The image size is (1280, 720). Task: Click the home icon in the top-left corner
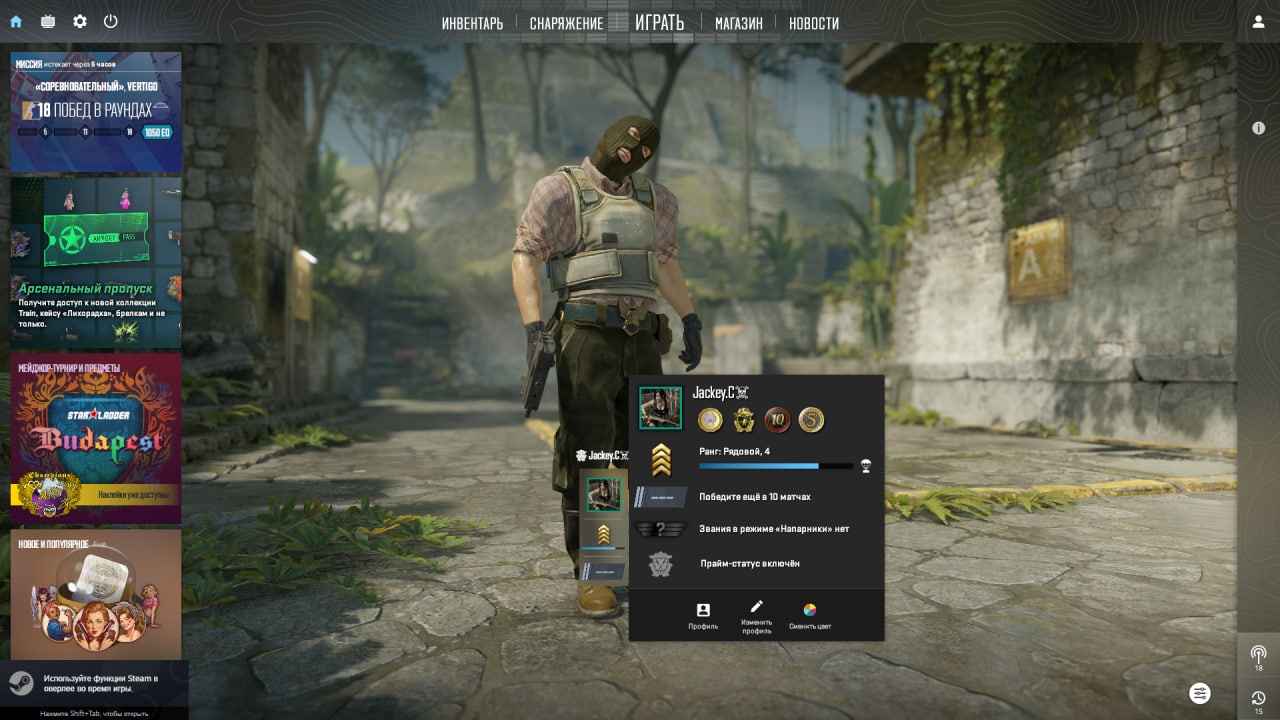14,19
